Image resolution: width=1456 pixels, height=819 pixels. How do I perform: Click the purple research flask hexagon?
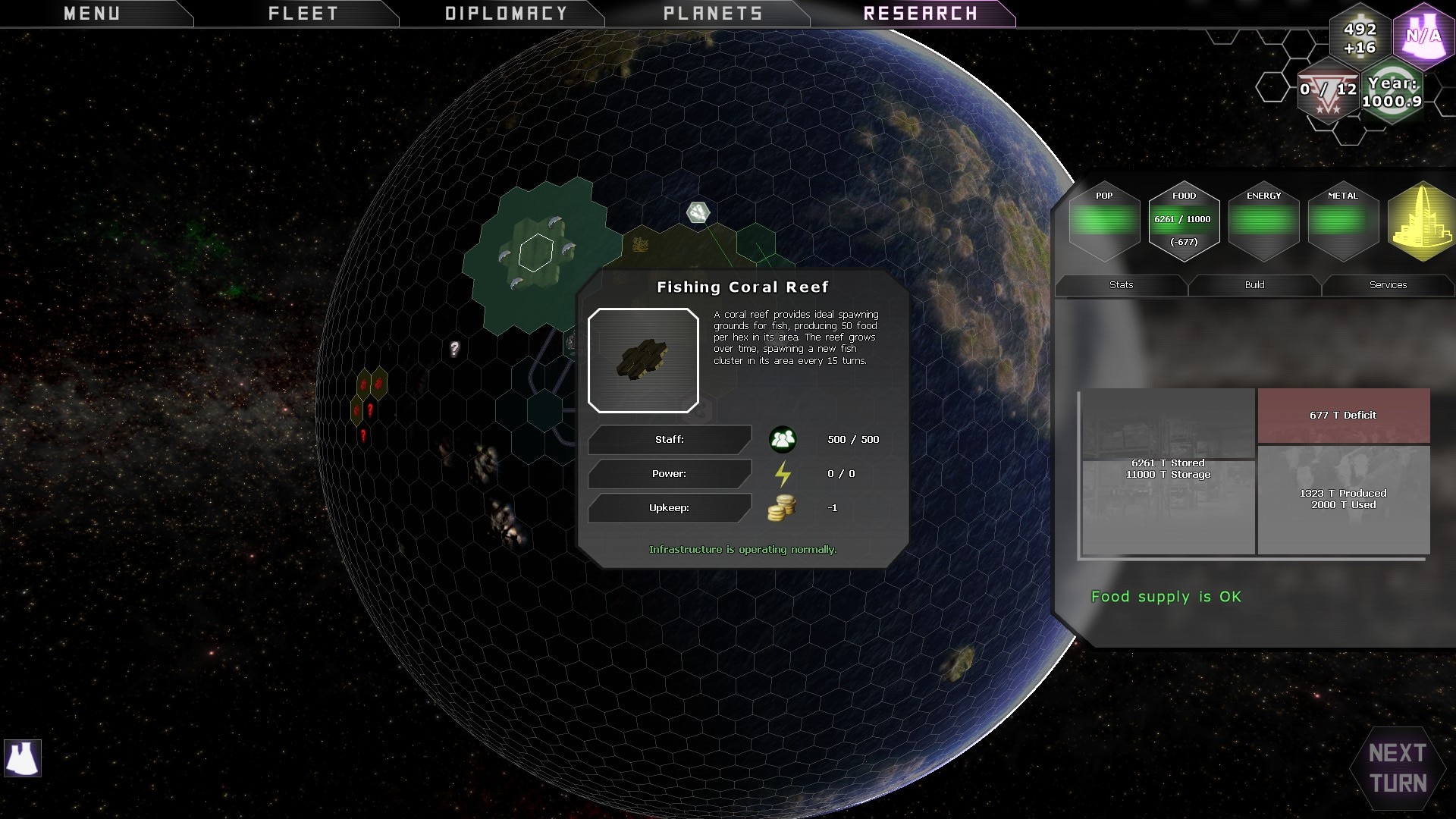click(x=1423, y=36)
